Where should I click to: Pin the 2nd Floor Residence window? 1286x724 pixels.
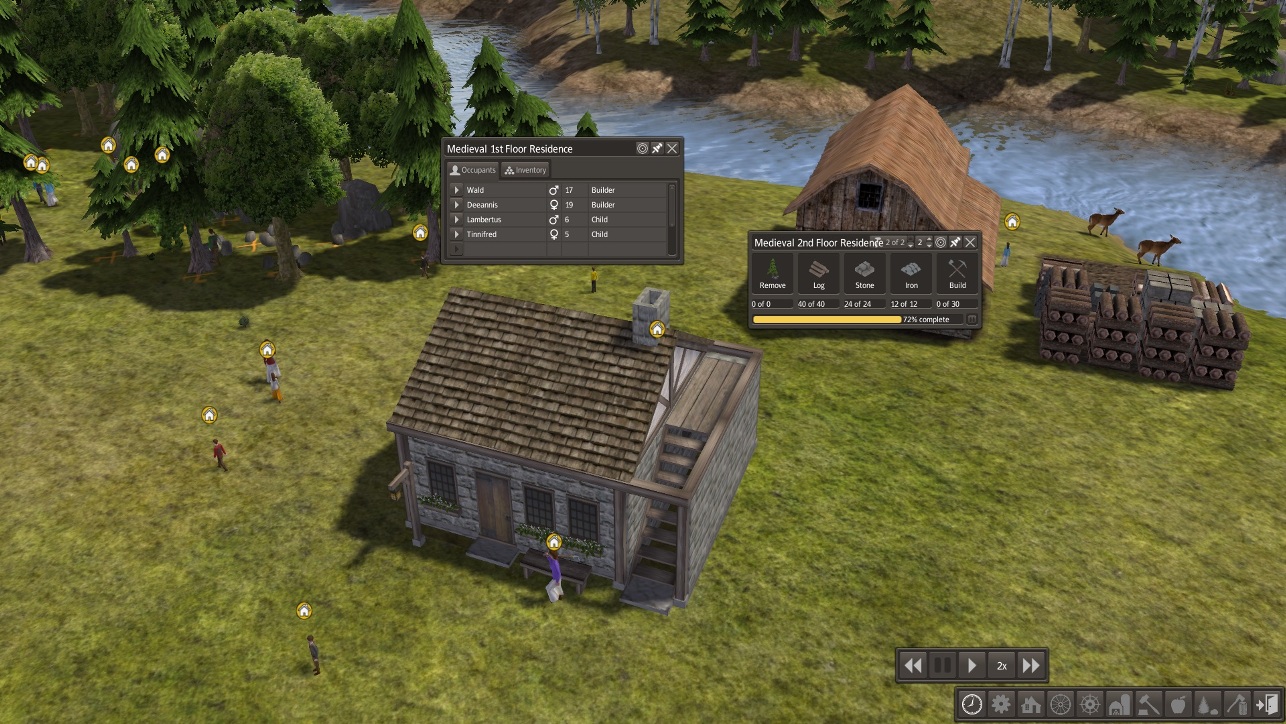click(955, 242)
